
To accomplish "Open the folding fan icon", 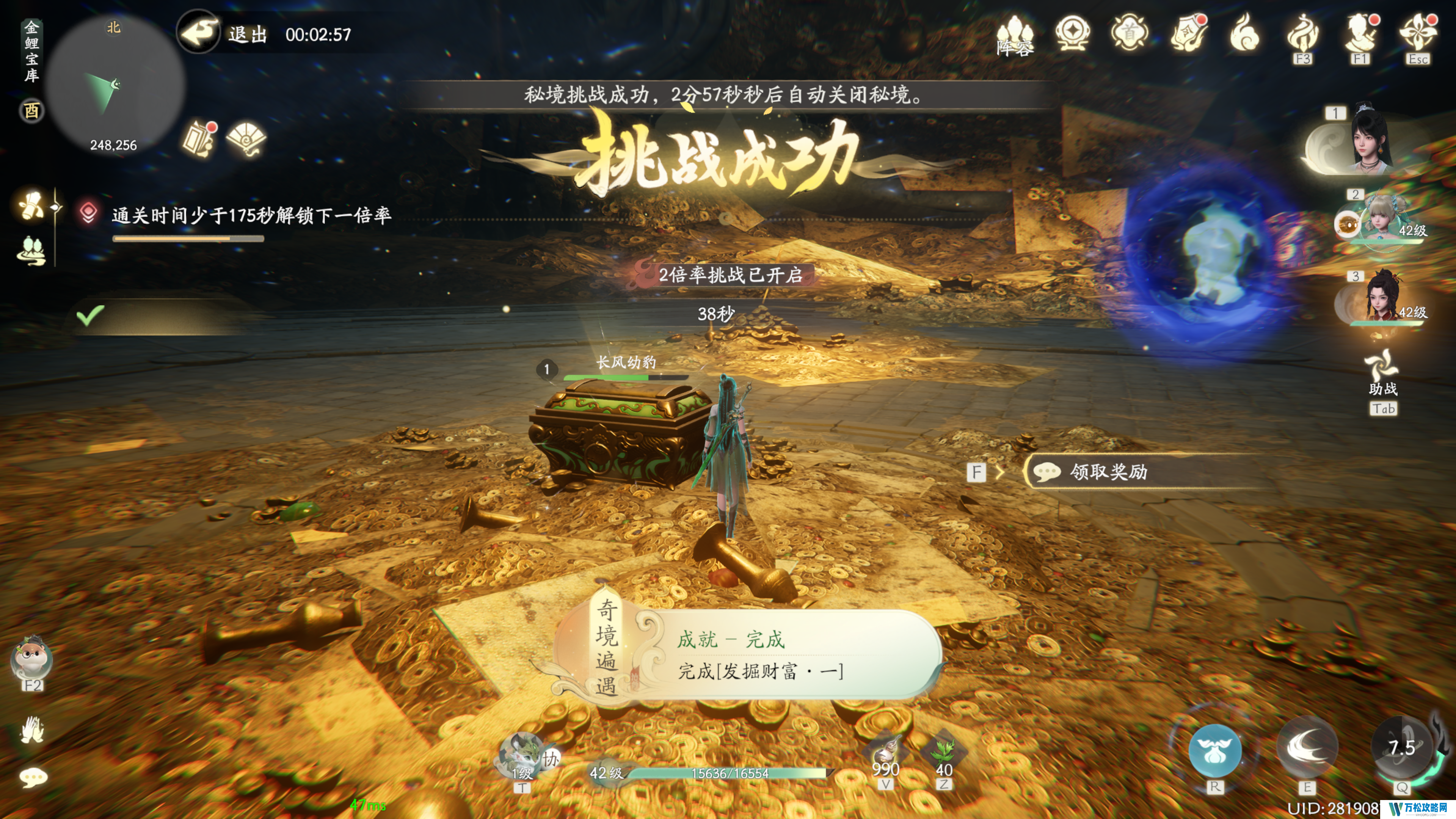I will click(246, 138).
